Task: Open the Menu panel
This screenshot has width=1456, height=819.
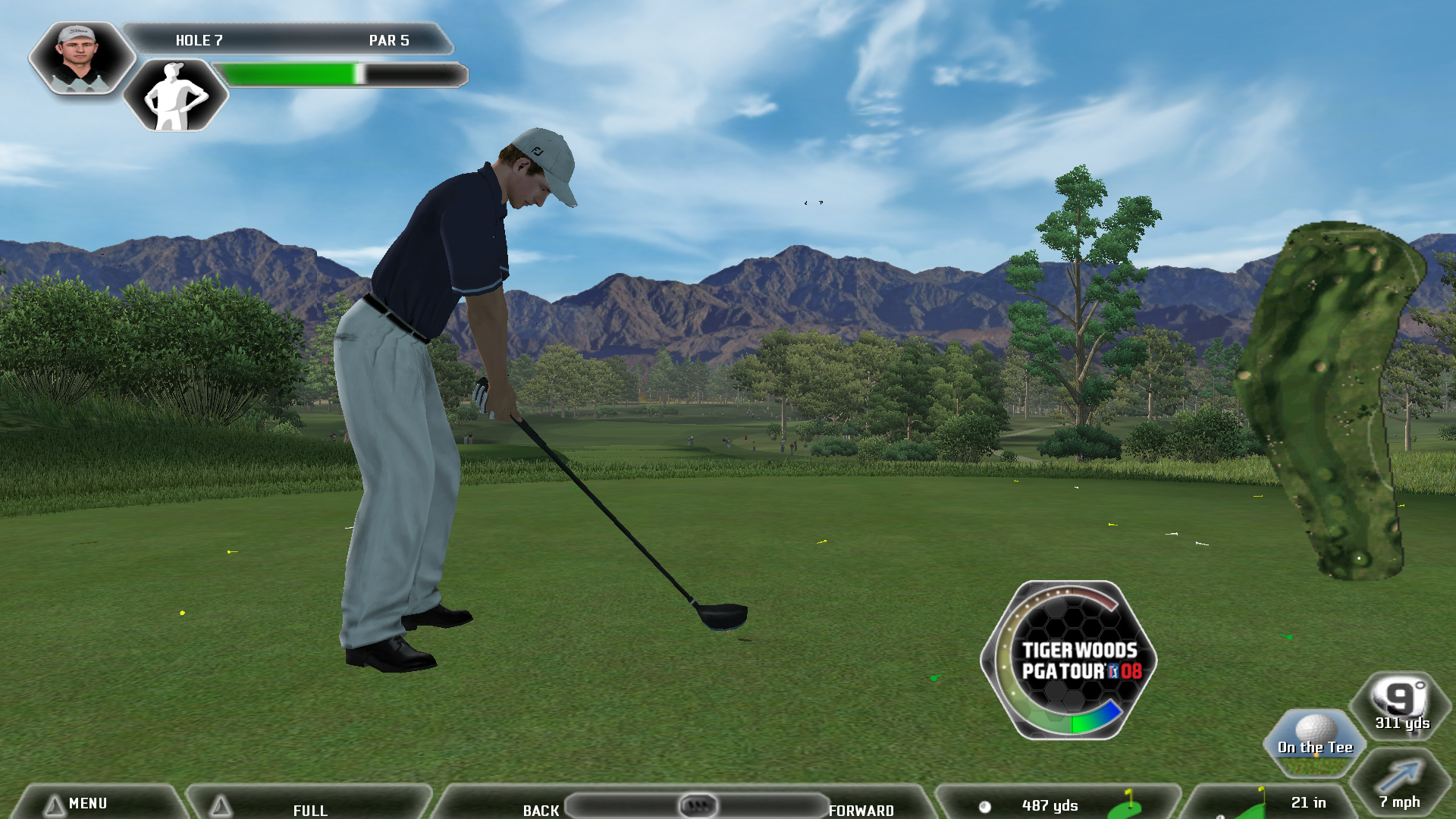Action: (87, 803)
